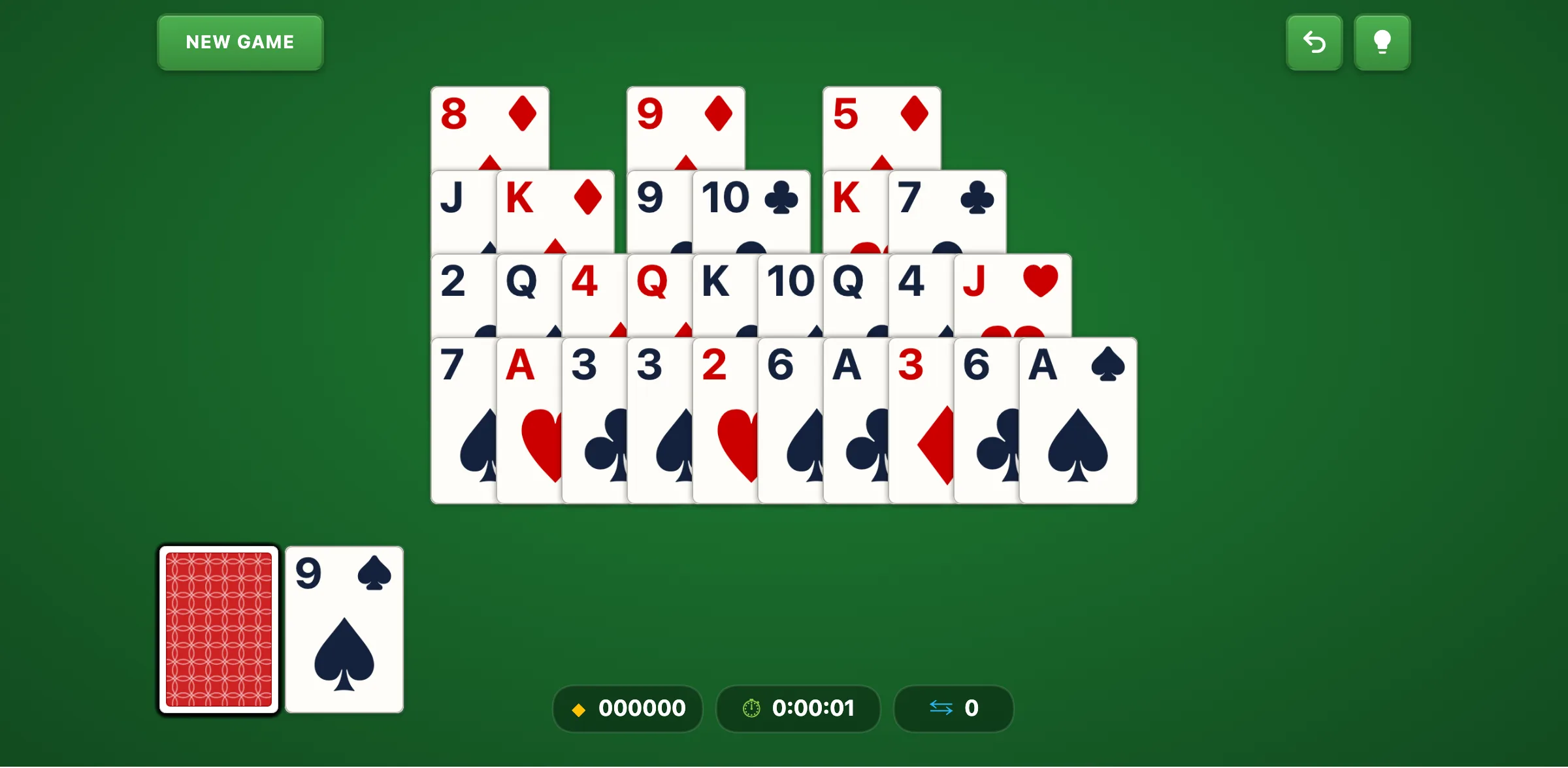Request a hint with the lightbulb icon

tap(1382, 42)
